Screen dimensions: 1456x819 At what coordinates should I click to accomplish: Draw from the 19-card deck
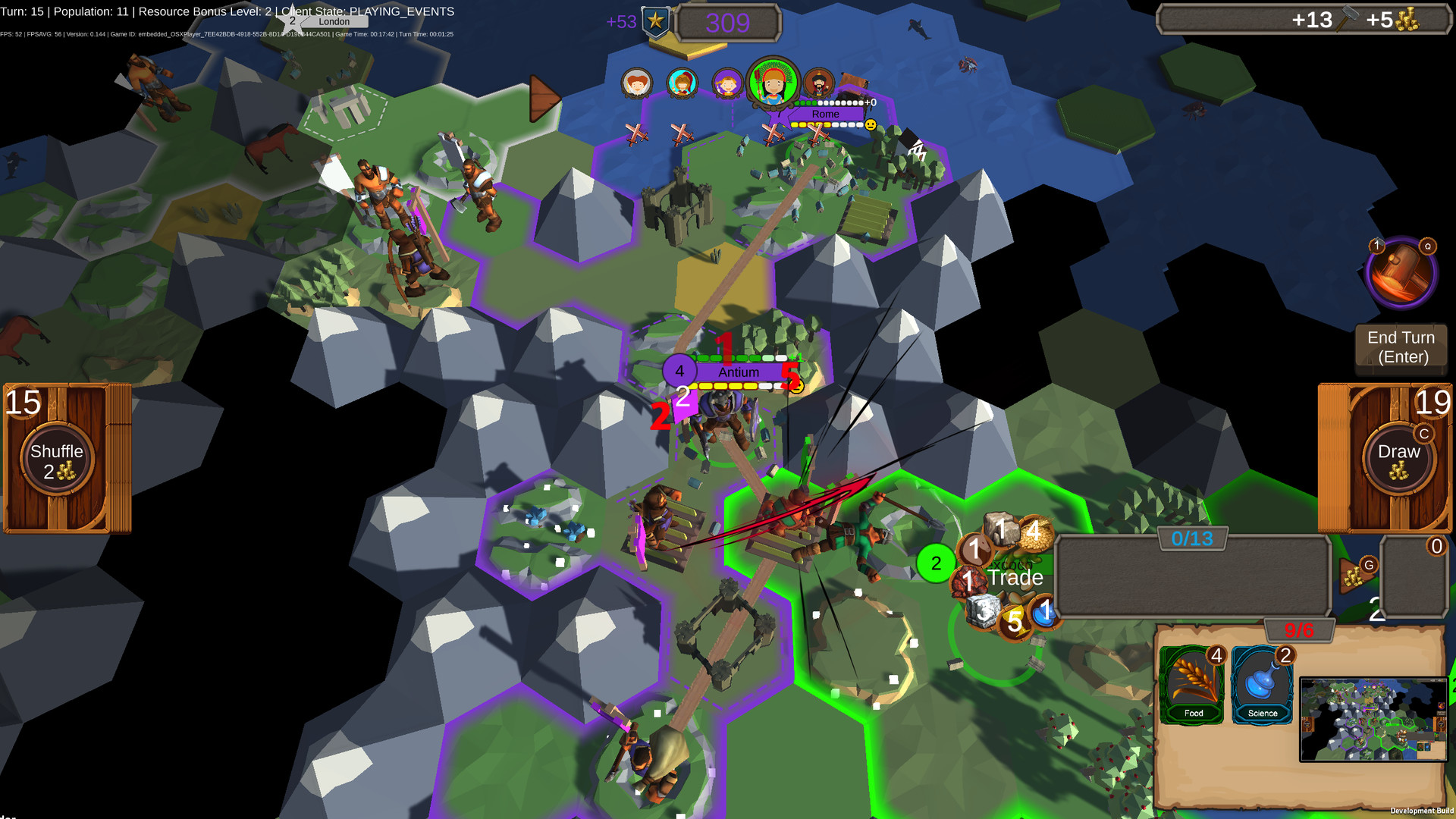click(1399, 455)
